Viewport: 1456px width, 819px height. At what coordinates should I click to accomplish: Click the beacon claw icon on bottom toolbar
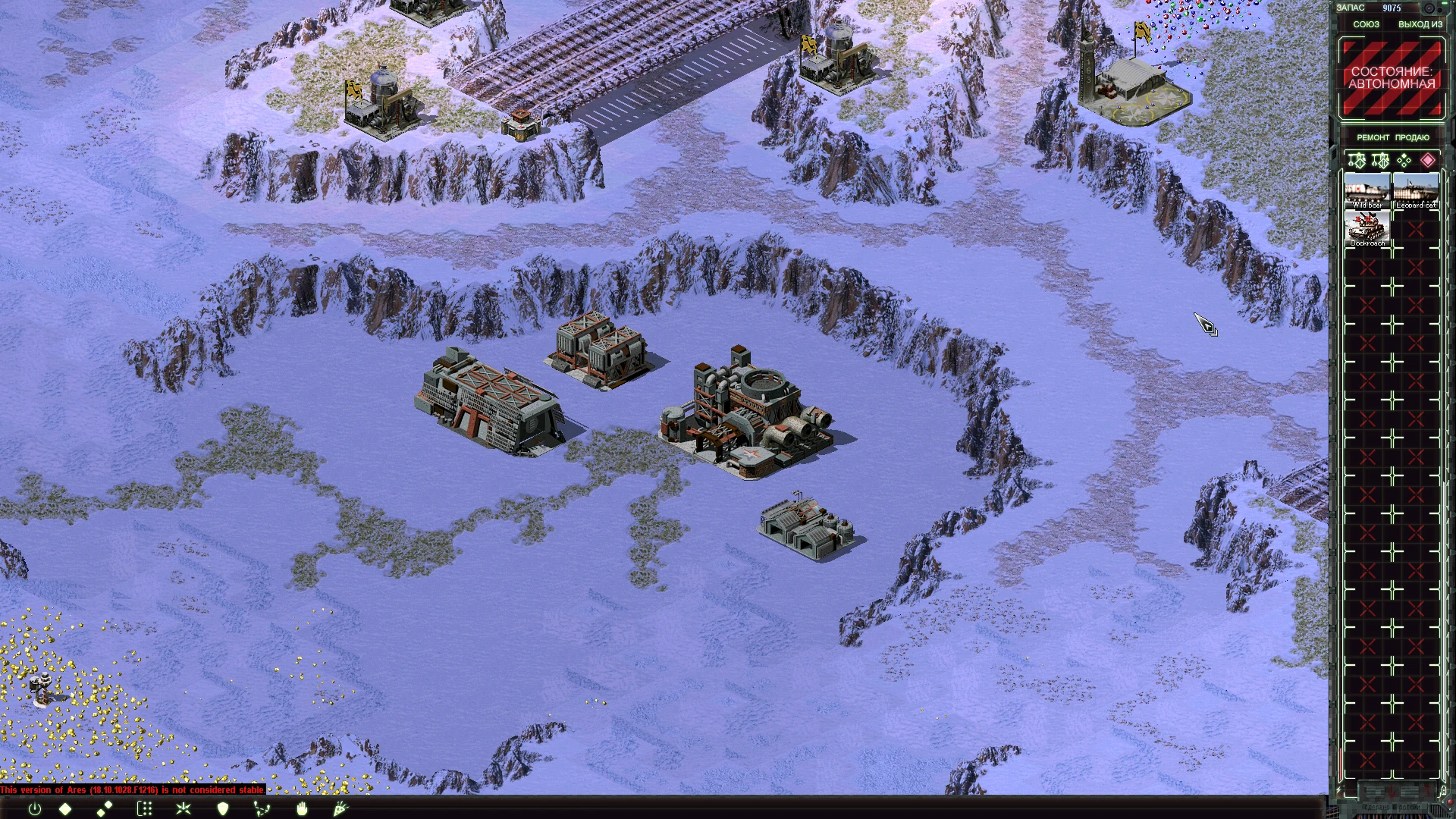[x=341, y=808]
